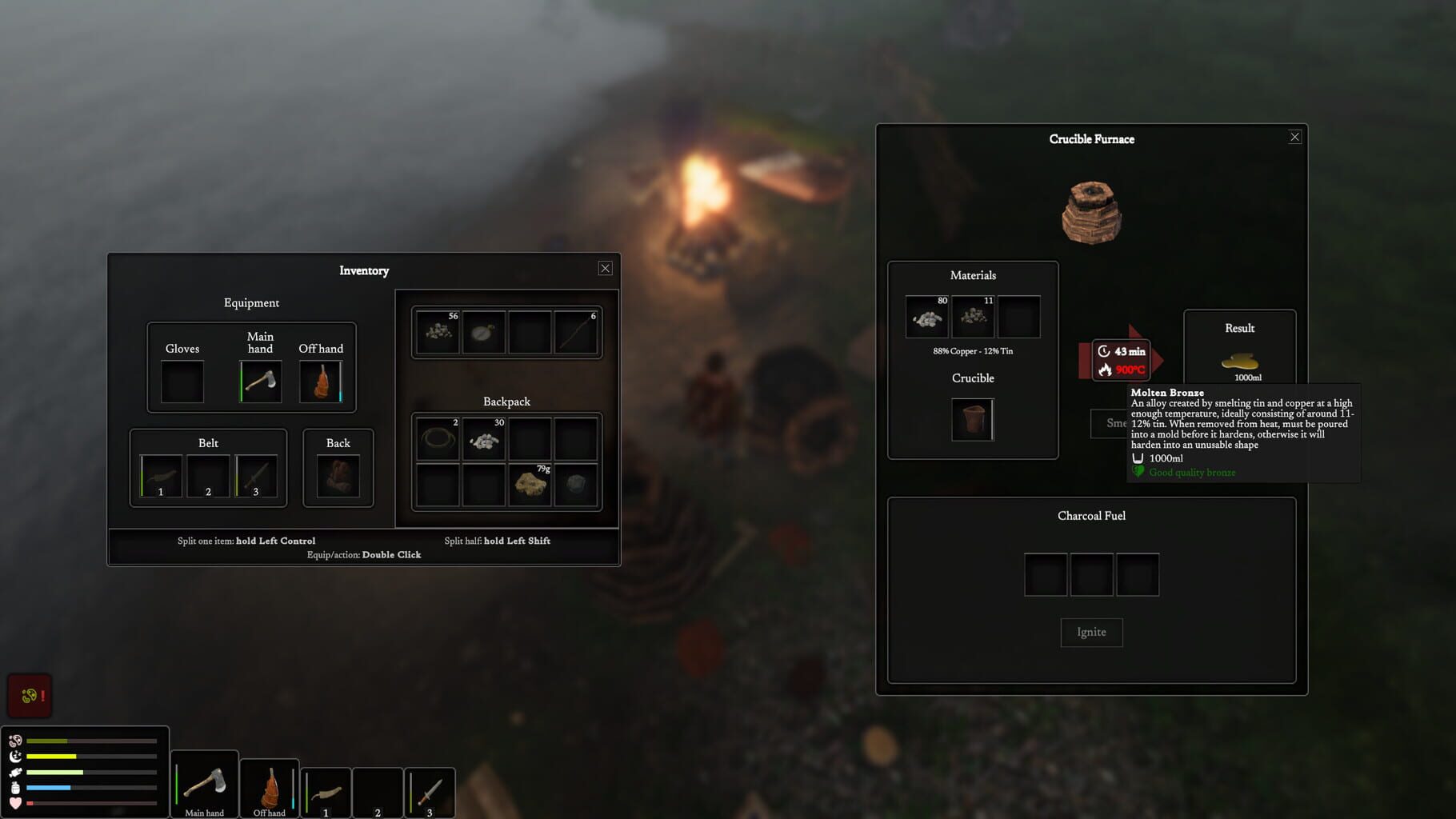Click the 80 copper stack in furnace Materials
This screenshot has width=1456, height=819.
click(925, 317)
